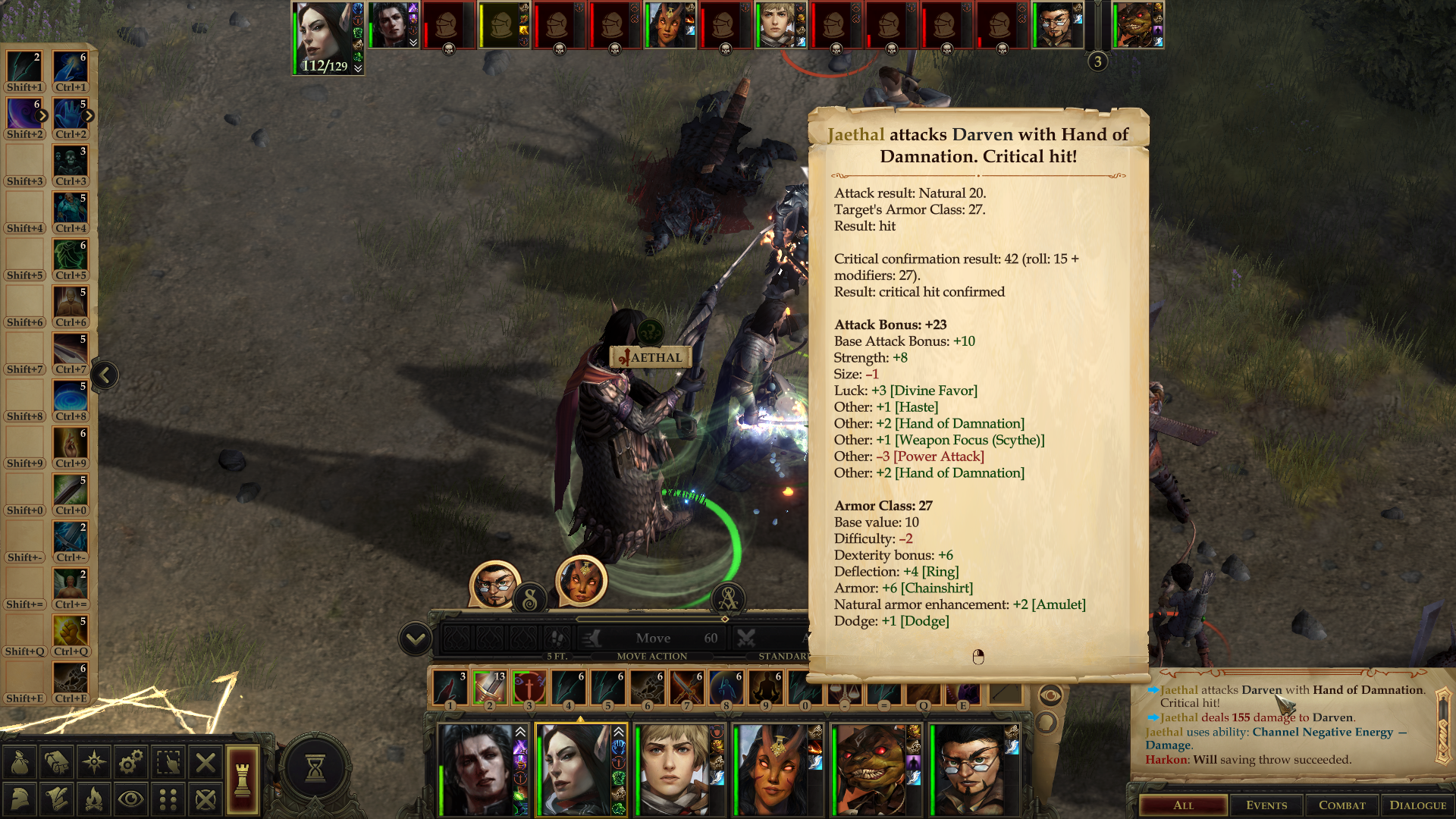Collapse the side spell panel with left arrow
The width and height of the screenshot is (1456, 819).
[105, 375]
